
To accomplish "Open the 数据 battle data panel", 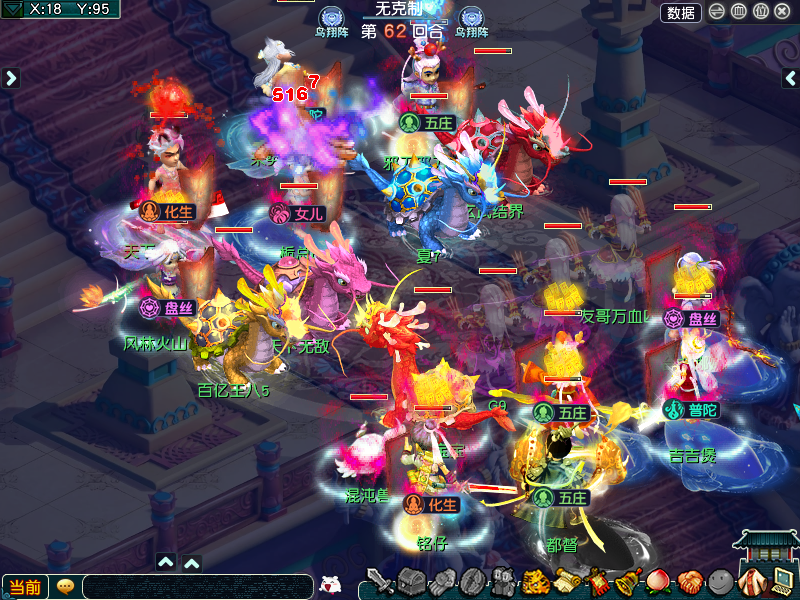I will click(x=681, y=12).
